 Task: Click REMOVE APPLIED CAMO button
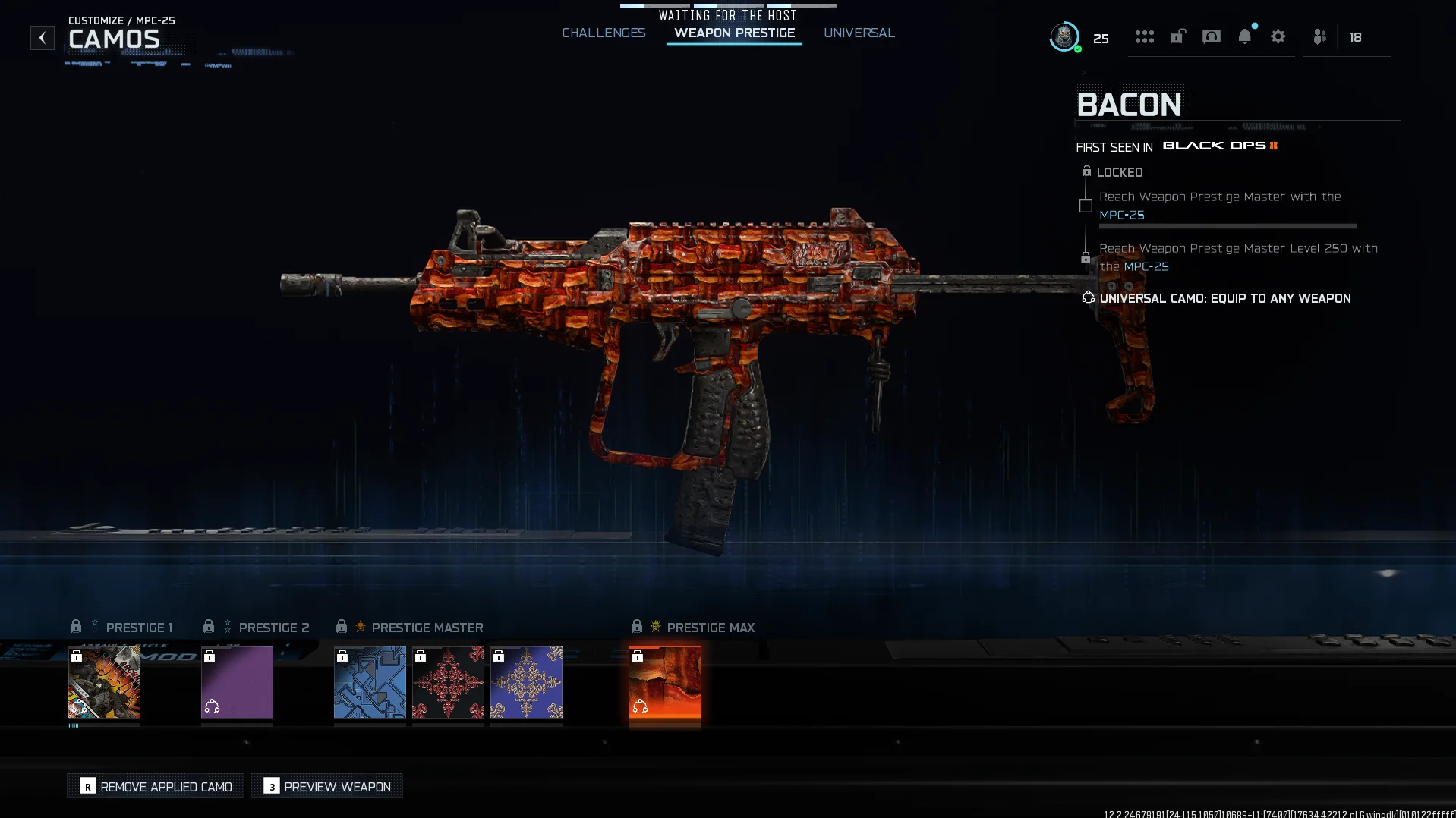coord(155,786)
